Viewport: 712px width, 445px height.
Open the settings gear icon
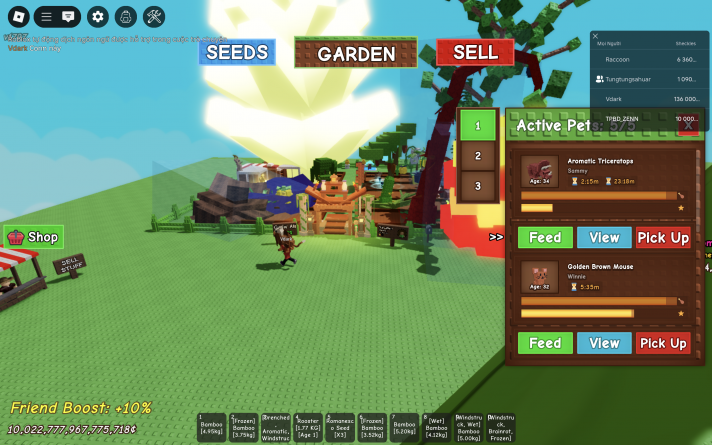(97, 16)
